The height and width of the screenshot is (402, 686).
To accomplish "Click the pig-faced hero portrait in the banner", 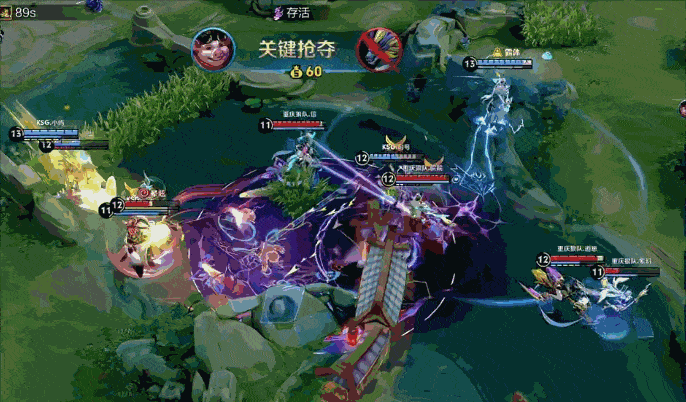I will (x=214, y=48).
